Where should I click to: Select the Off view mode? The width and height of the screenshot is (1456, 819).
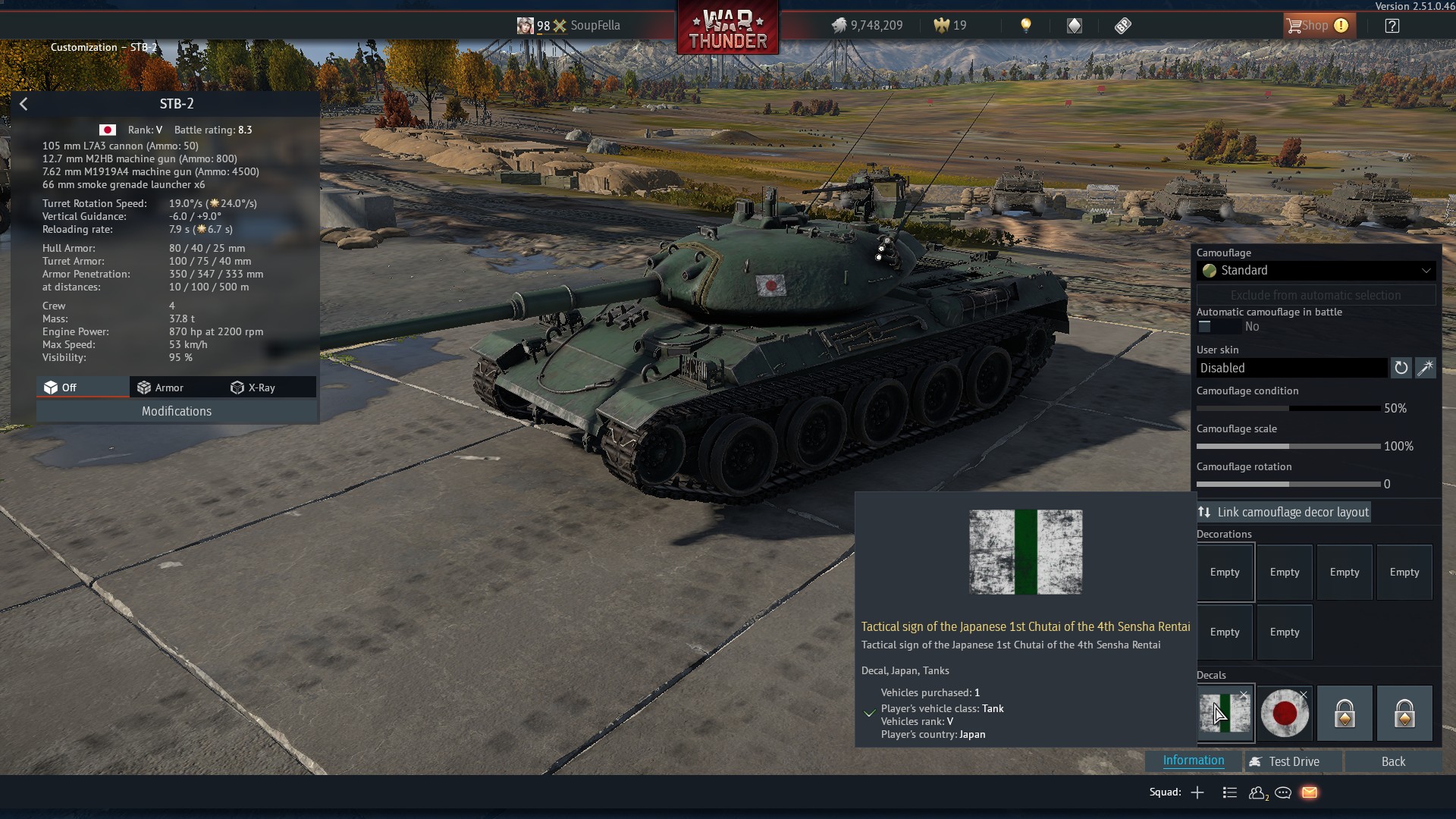[x=61, y=388]
